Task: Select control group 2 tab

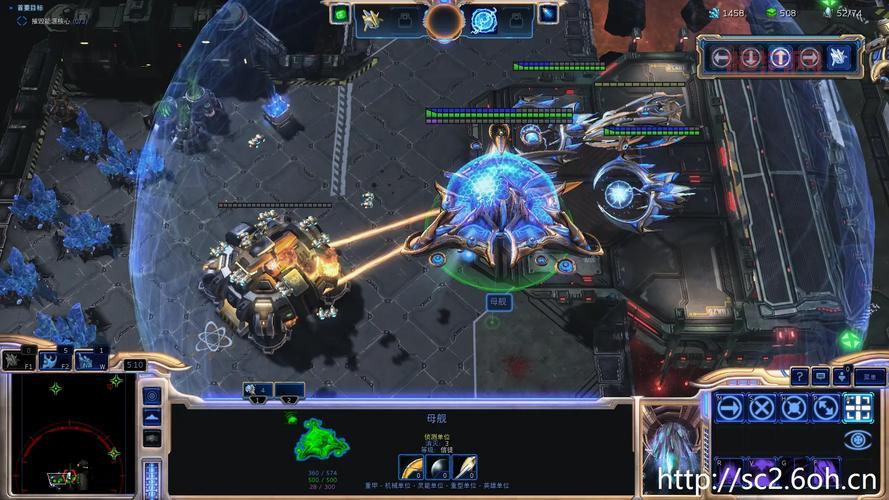Action: (x=289, y=391)
